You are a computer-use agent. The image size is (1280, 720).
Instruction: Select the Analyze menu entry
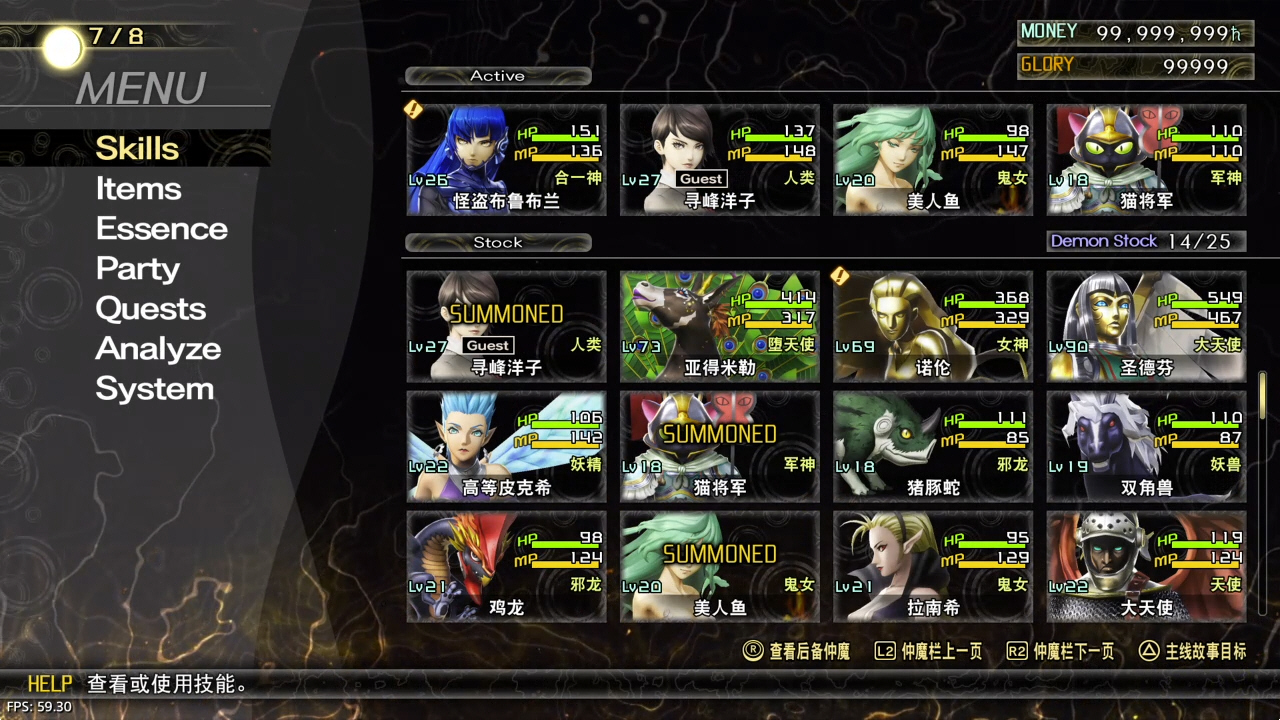tap(158, 349)
